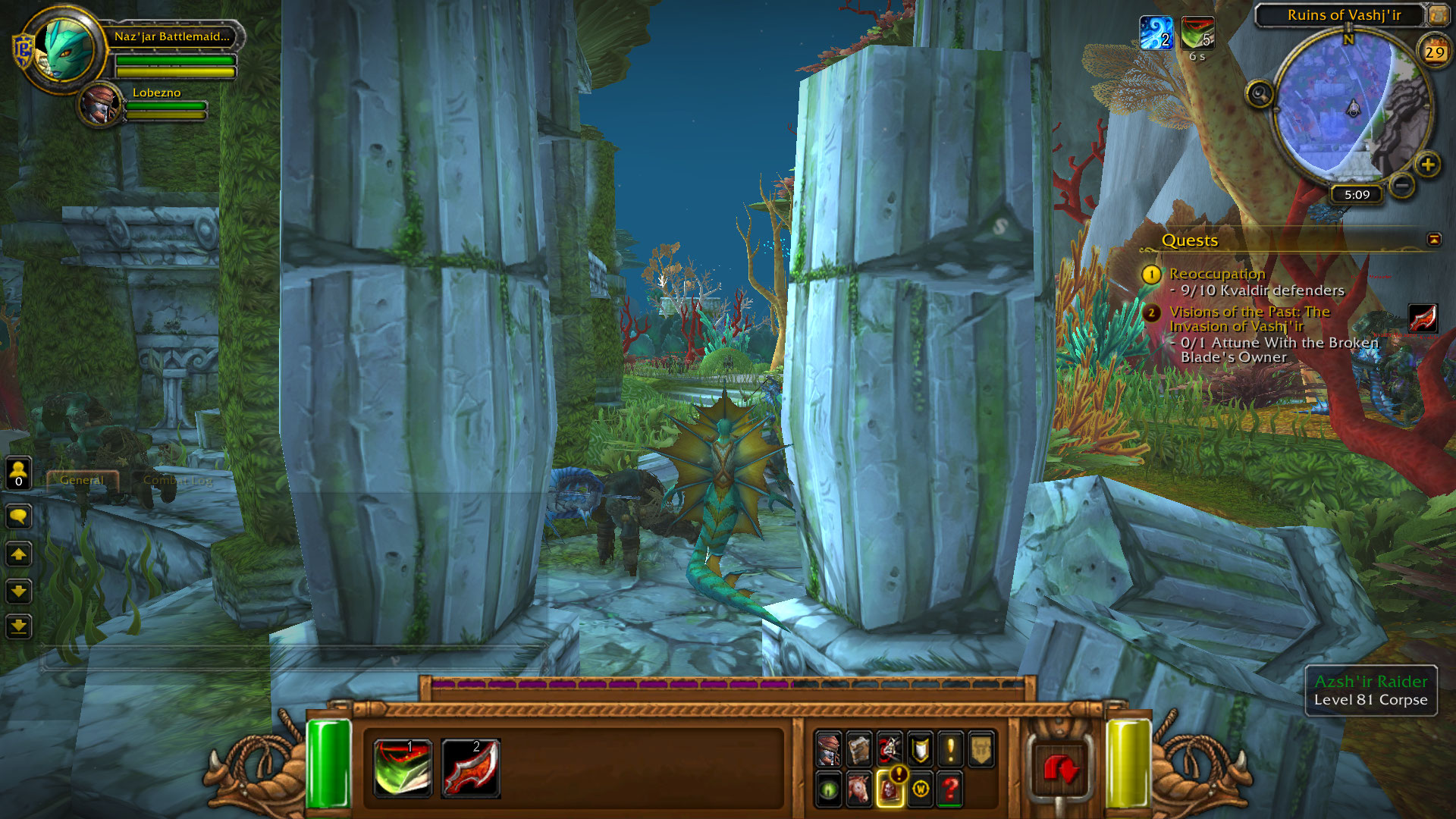The image size is (1456, 819).
Task: Zoom in the minimap with the plus button
Action: pos(1427,165)
